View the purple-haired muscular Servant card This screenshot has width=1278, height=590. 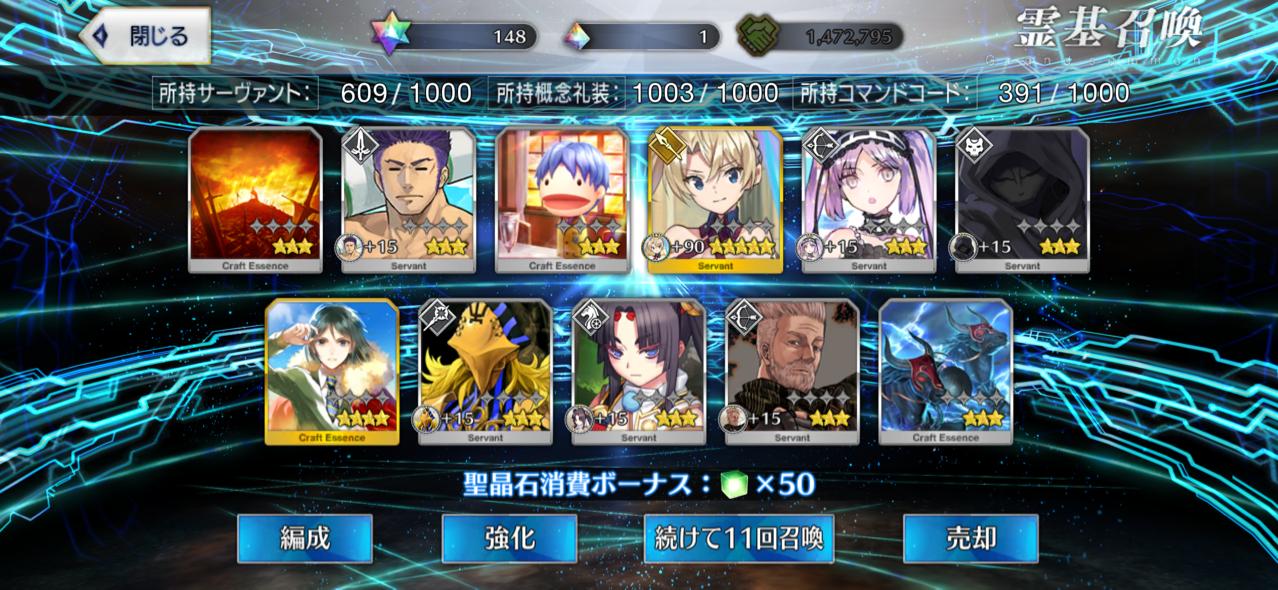point(409,200)
